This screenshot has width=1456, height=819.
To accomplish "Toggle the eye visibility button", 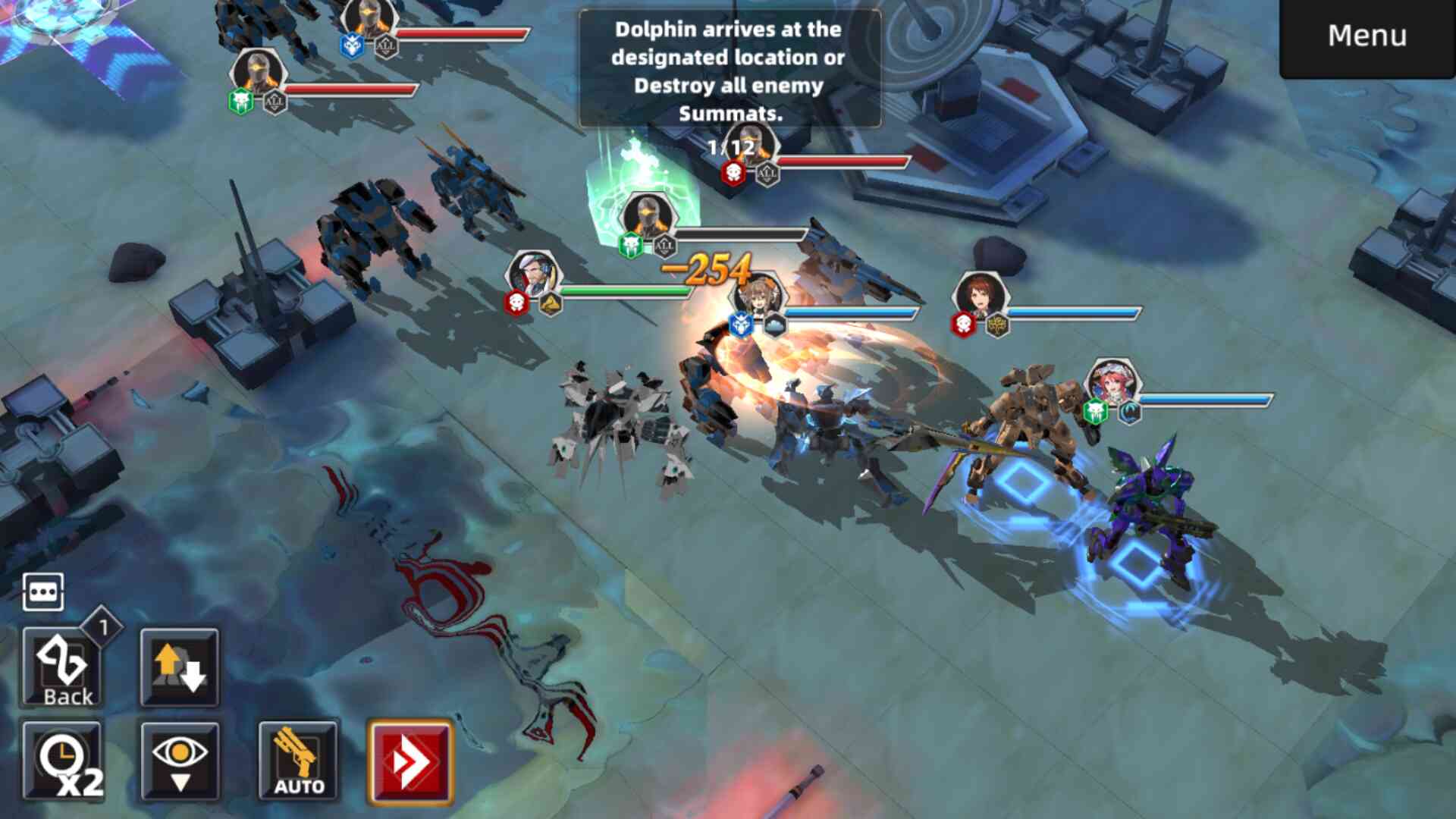I will pos(180,761).
